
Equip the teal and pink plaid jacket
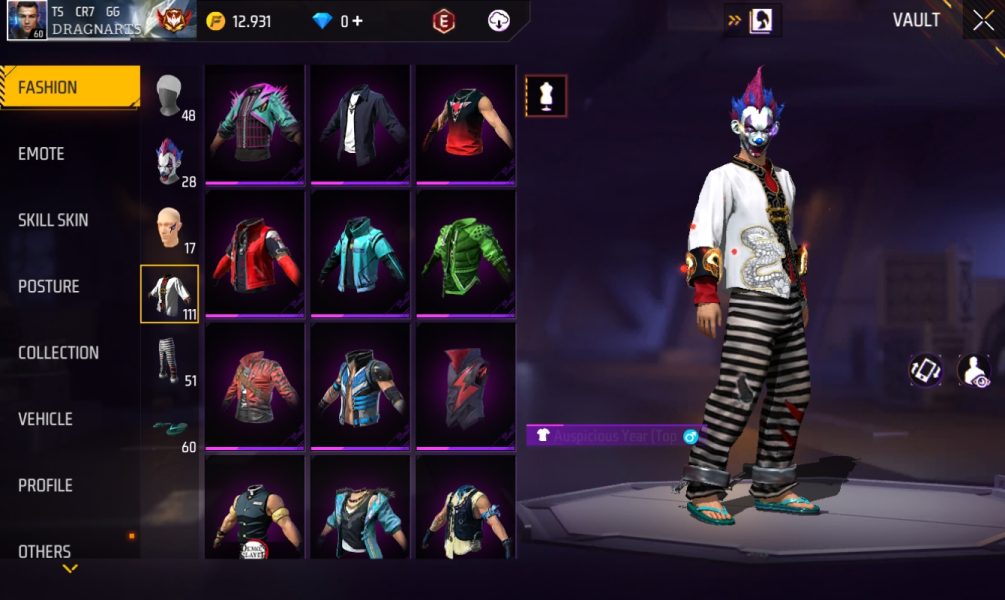coord(255,123)
